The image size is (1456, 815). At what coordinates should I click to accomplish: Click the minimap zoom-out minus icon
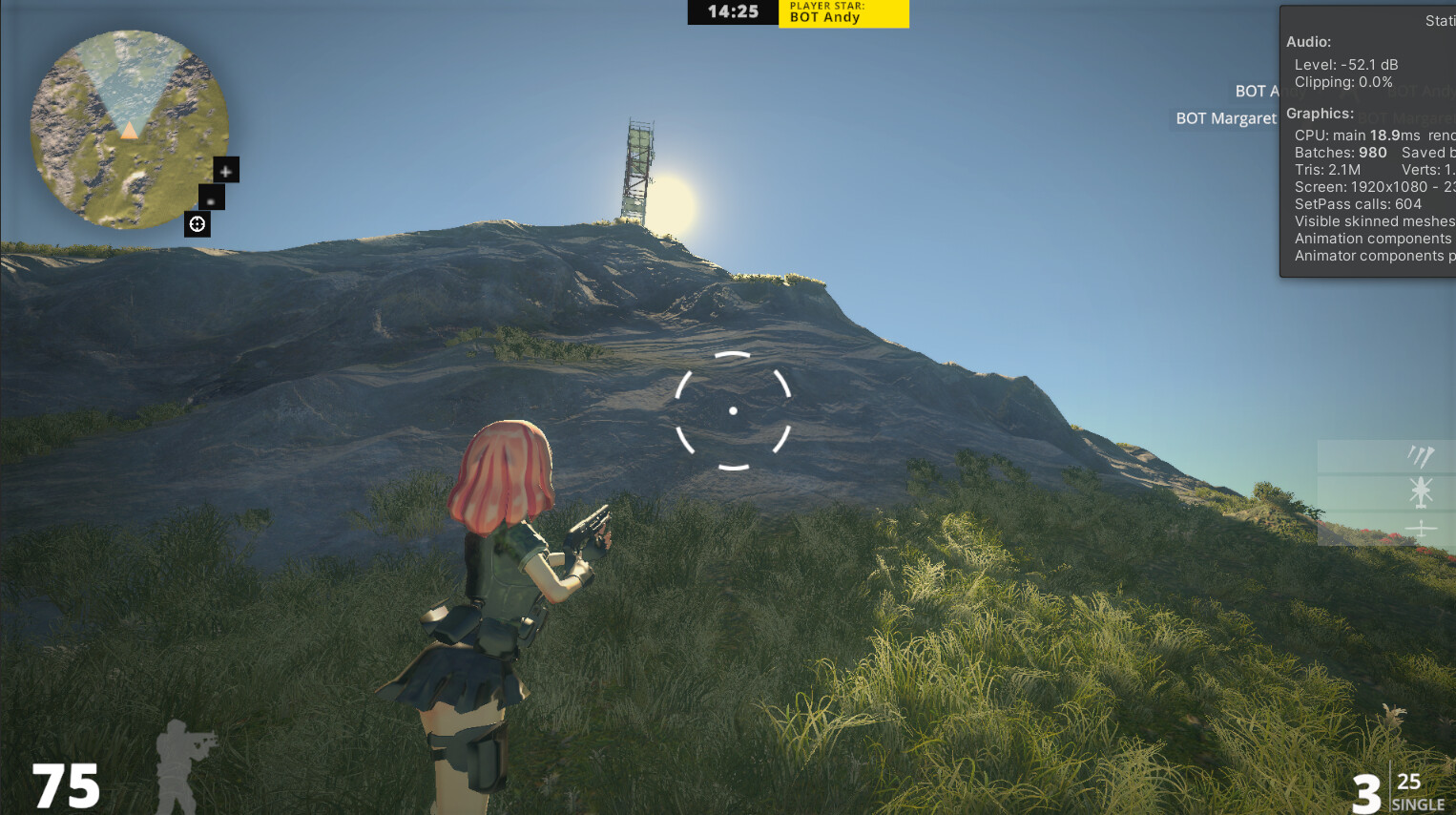click(211, 197)
